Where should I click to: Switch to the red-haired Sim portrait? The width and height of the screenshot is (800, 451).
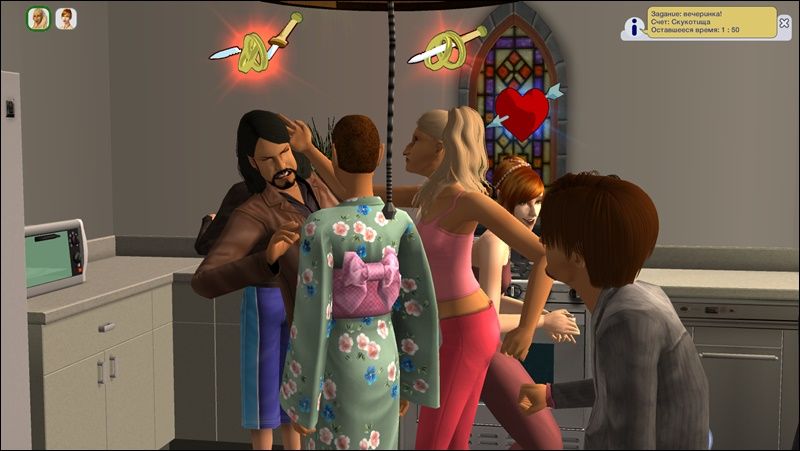[65, 19]
